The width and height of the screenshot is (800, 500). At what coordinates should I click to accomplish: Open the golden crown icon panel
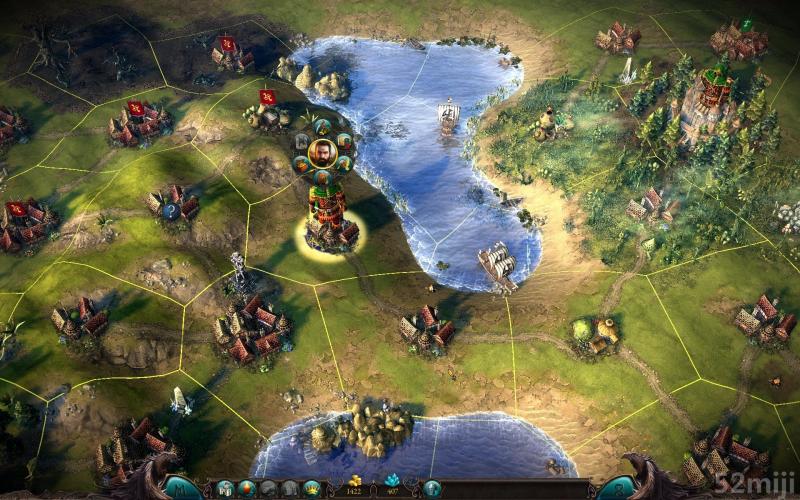click(312, 488)
